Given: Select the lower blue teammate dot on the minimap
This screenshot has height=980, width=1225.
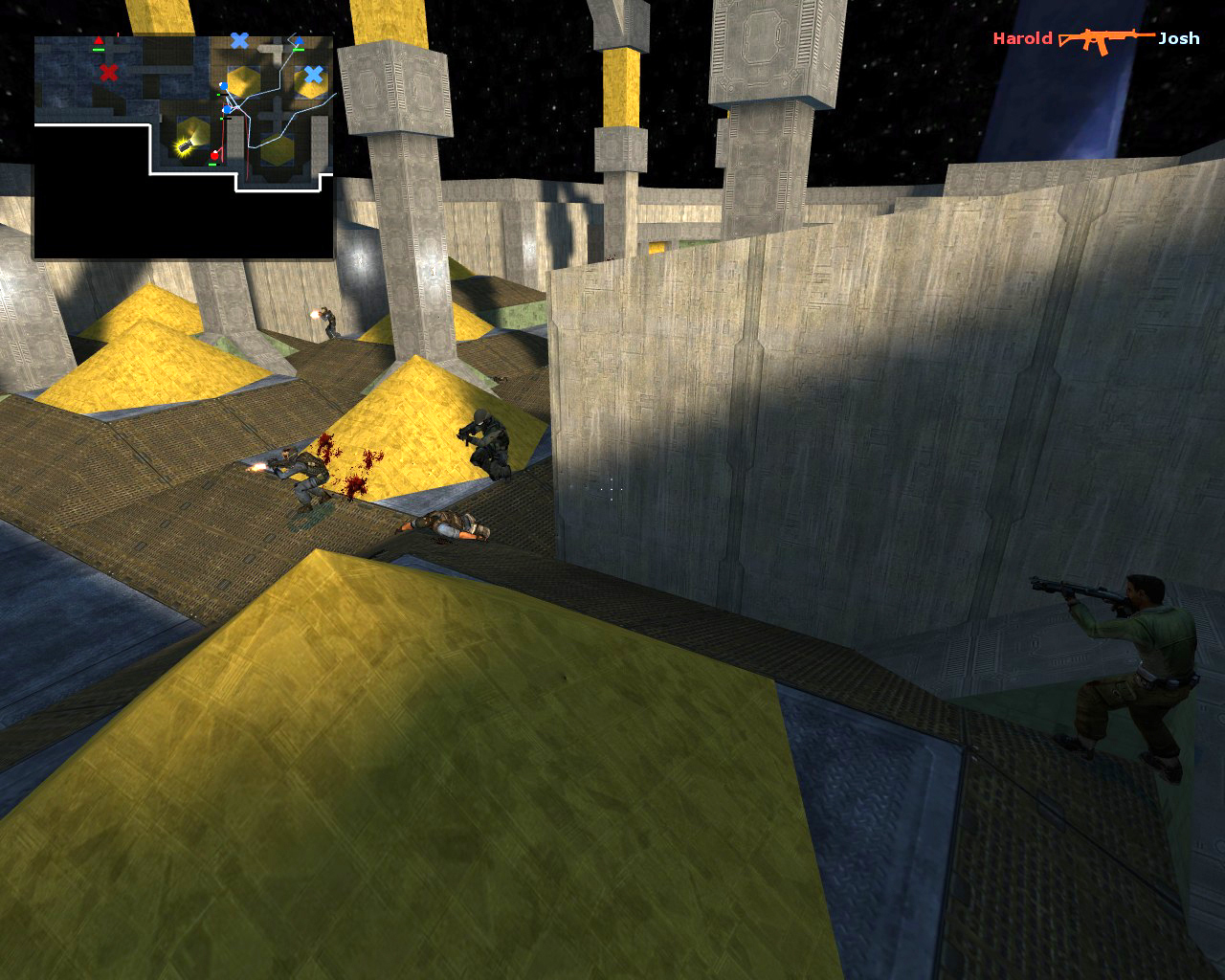Looking at the screenshot, I should coord(227,110).
